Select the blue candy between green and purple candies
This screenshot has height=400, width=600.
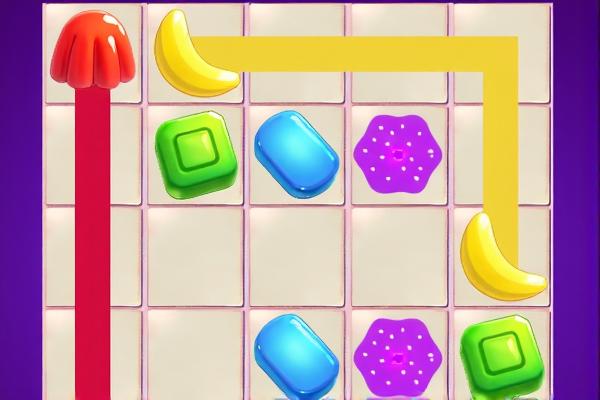point(296,152)
